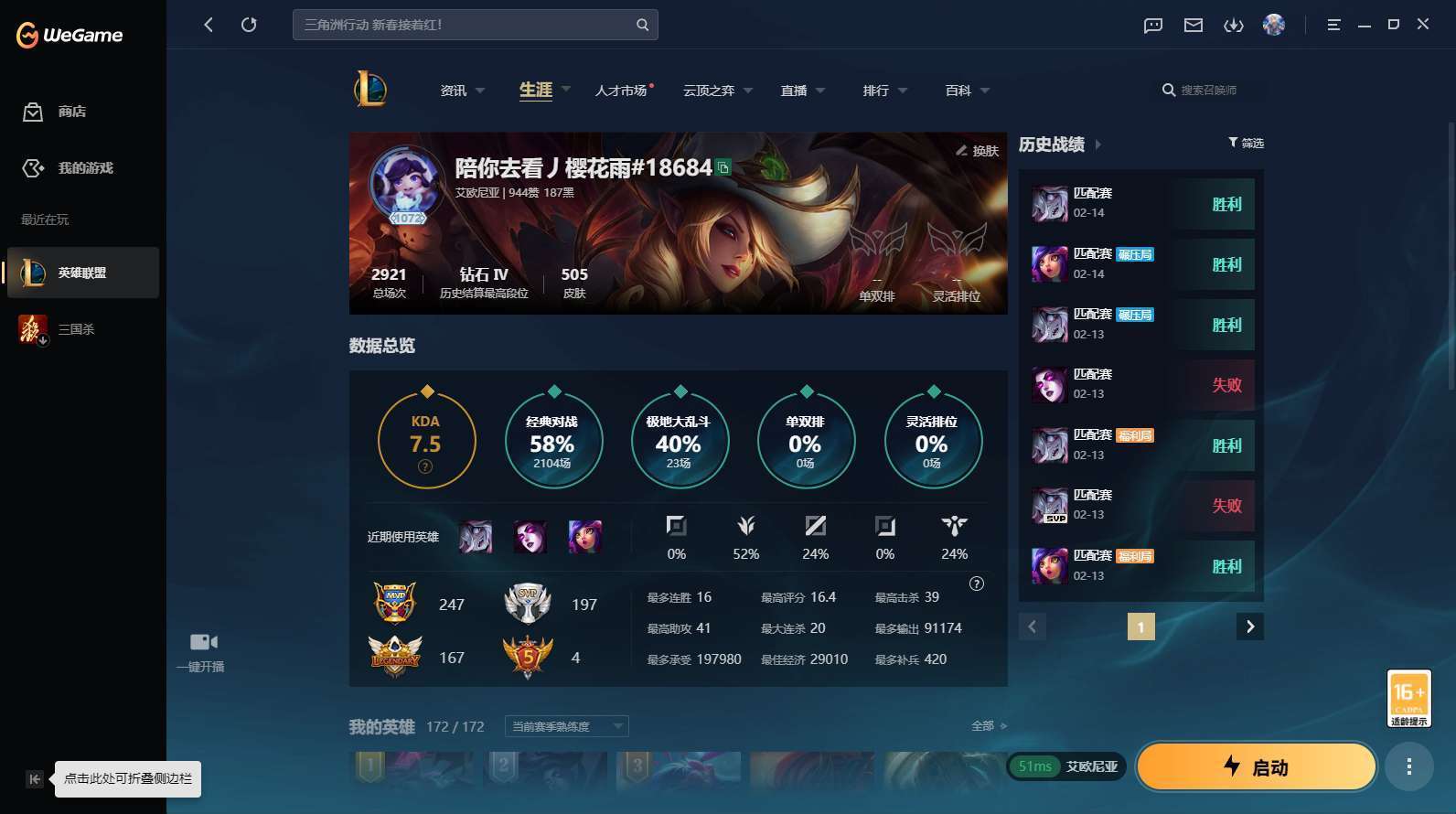
Task: Click the KDA help question mark icon
Action: (x=424, y=466)
